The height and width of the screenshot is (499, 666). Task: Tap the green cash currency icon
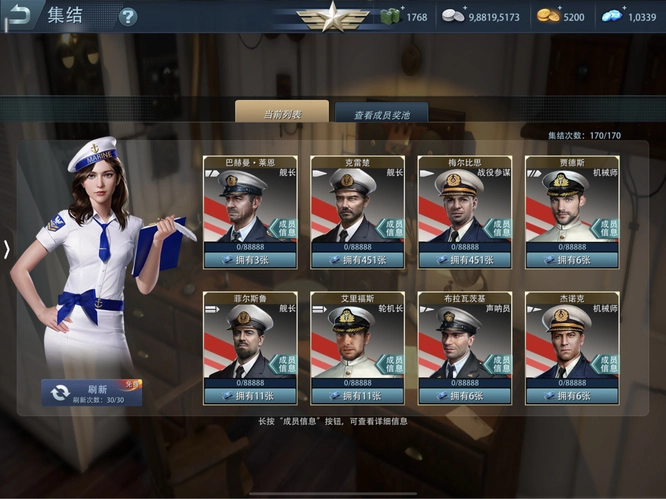(390, 16)
